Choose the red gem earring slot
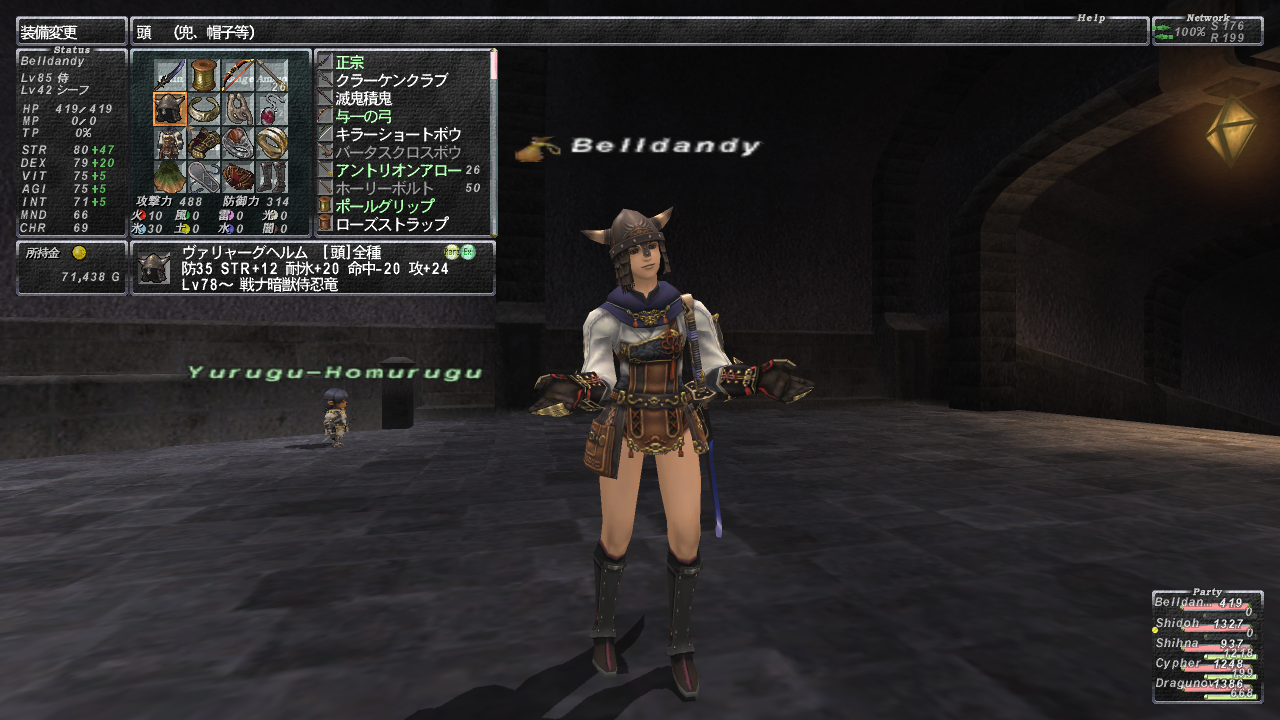The height and width of the screenshot is (720, 1280). [x=271, y=108]
